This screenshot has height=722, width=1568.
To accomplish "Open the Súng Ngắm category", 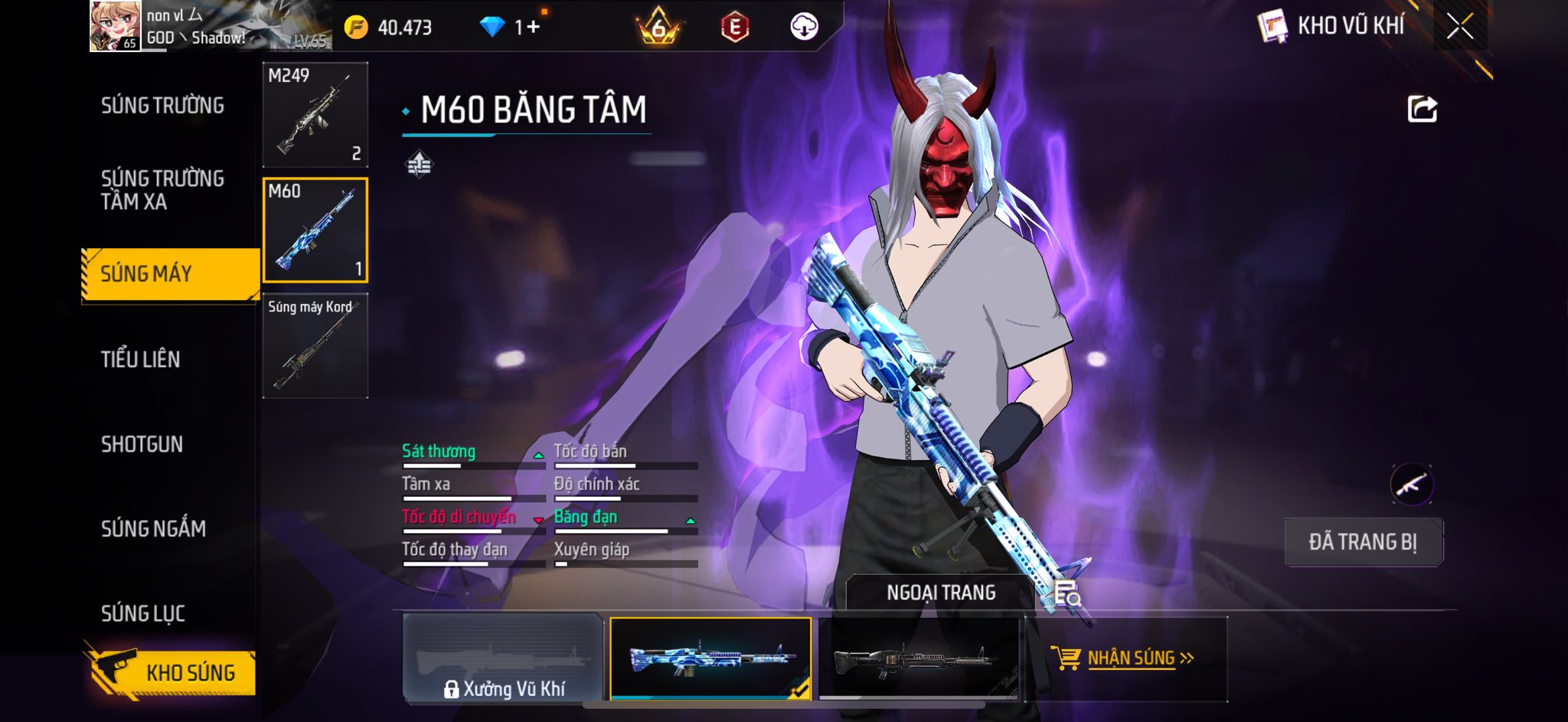I will (x=153, y=528).
